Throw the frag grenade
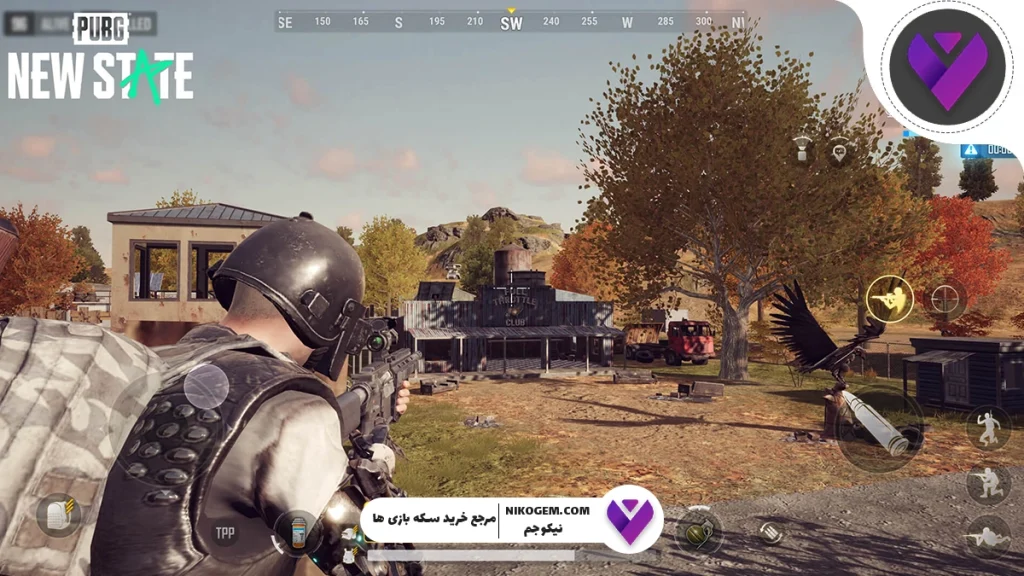Image resolution: width=1024 pixels, height=576 pixels. (697, 530)
